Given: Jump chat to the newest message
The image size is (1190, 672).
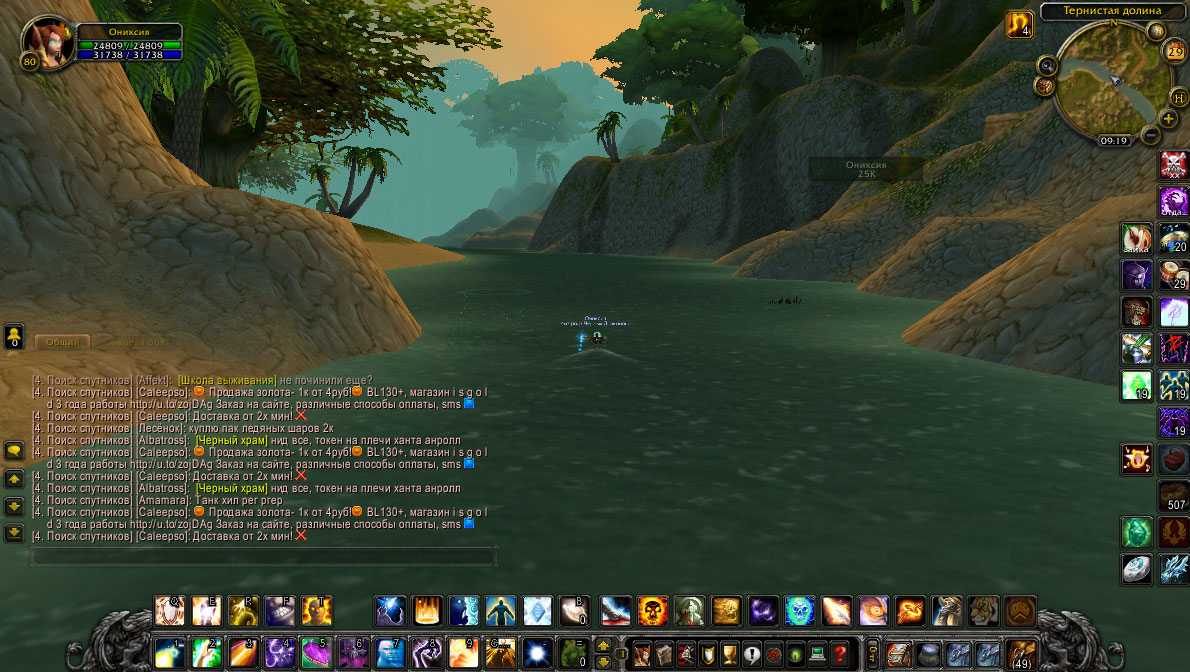Looking at the screenshot, I should [14, 533].
